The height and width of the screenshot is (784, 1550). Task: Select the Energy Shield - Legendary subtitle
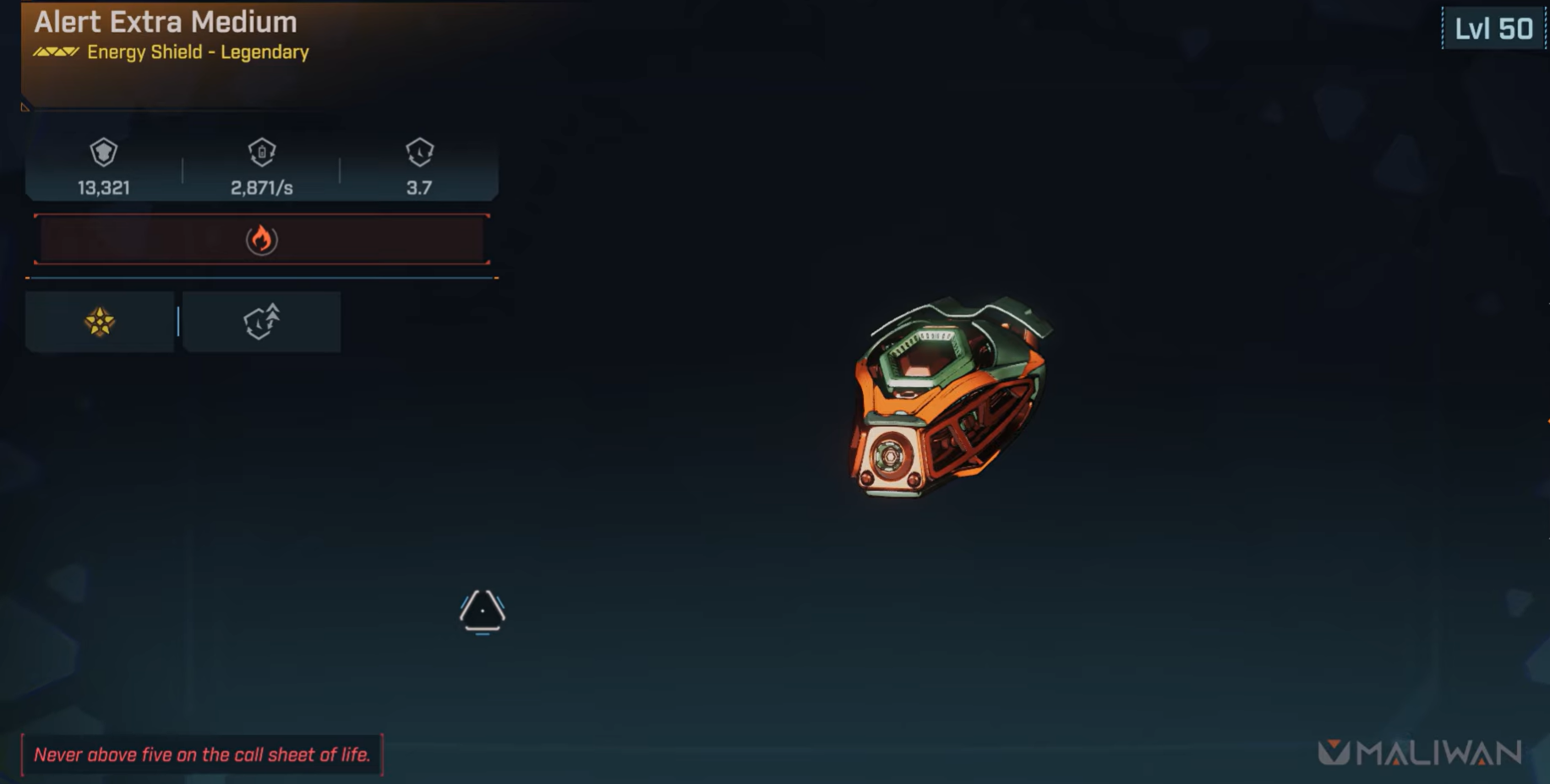point(197,52)
